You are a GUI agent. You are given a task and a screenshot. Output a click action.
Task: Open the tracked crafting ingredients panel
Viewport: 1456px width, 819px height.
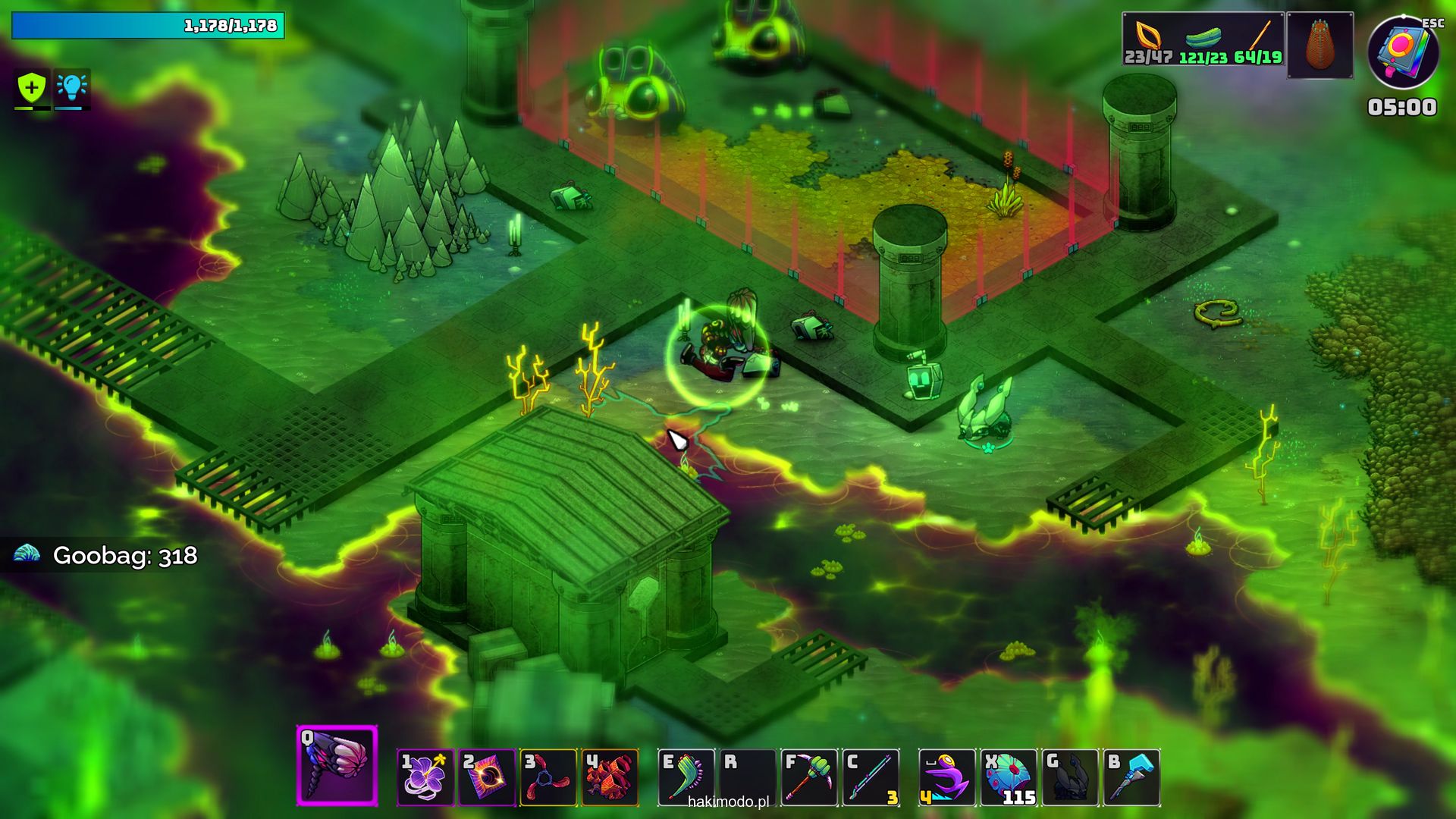click(x=1203, y=39)
